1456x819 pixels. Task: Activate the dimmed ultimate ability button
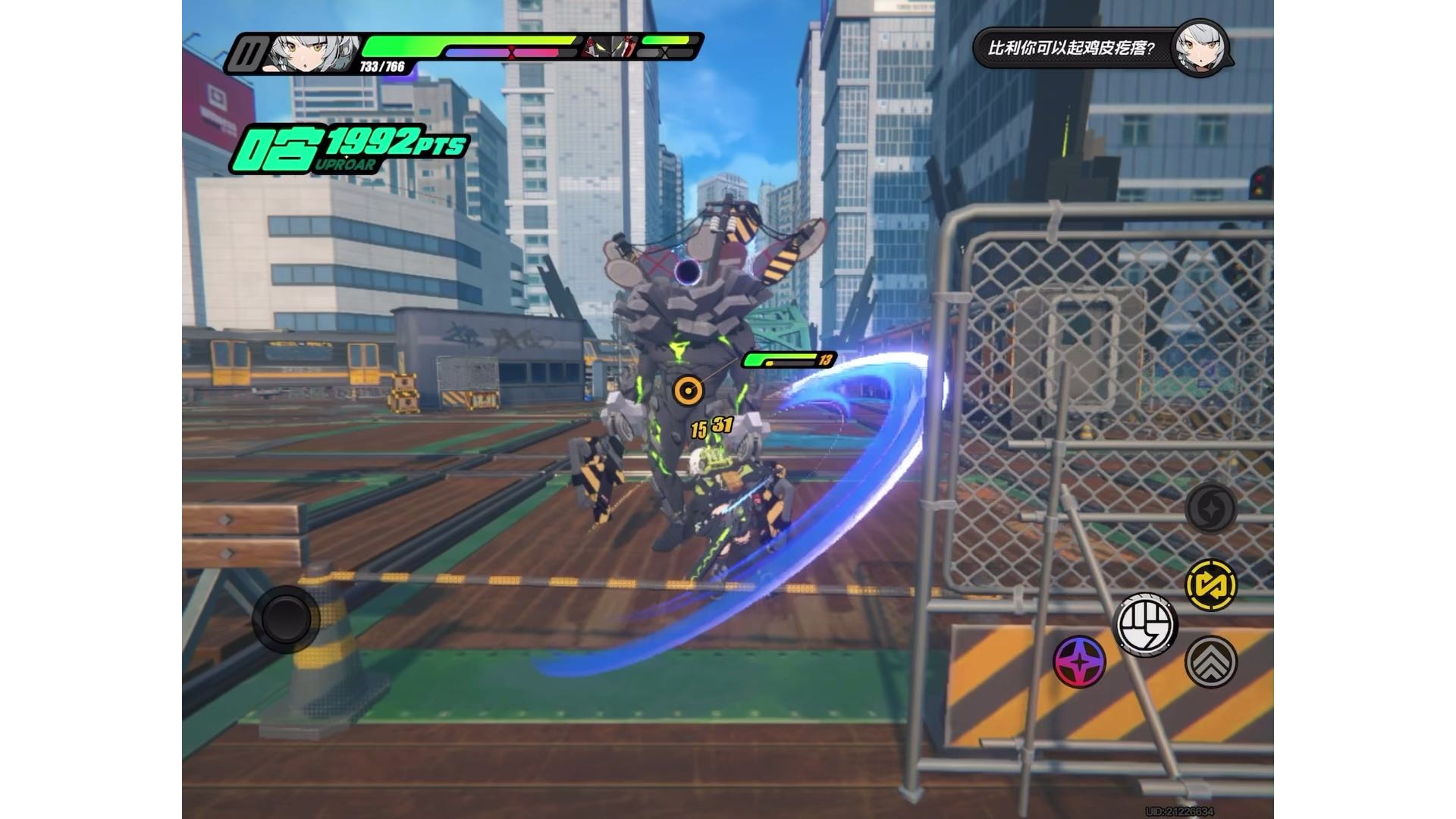(1211, 508)
